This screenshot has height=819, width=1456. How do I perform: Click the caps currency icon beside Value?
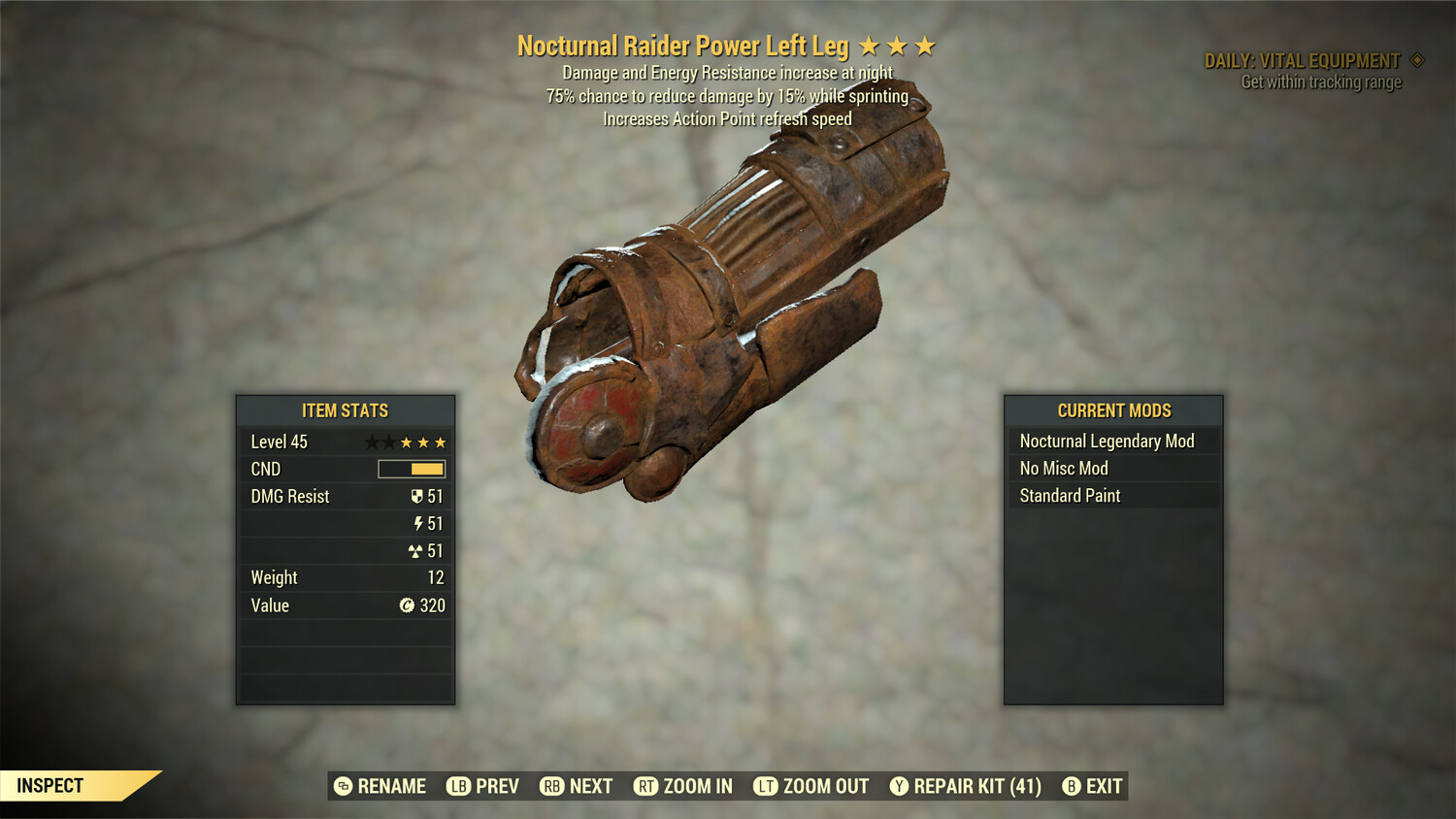408,606
